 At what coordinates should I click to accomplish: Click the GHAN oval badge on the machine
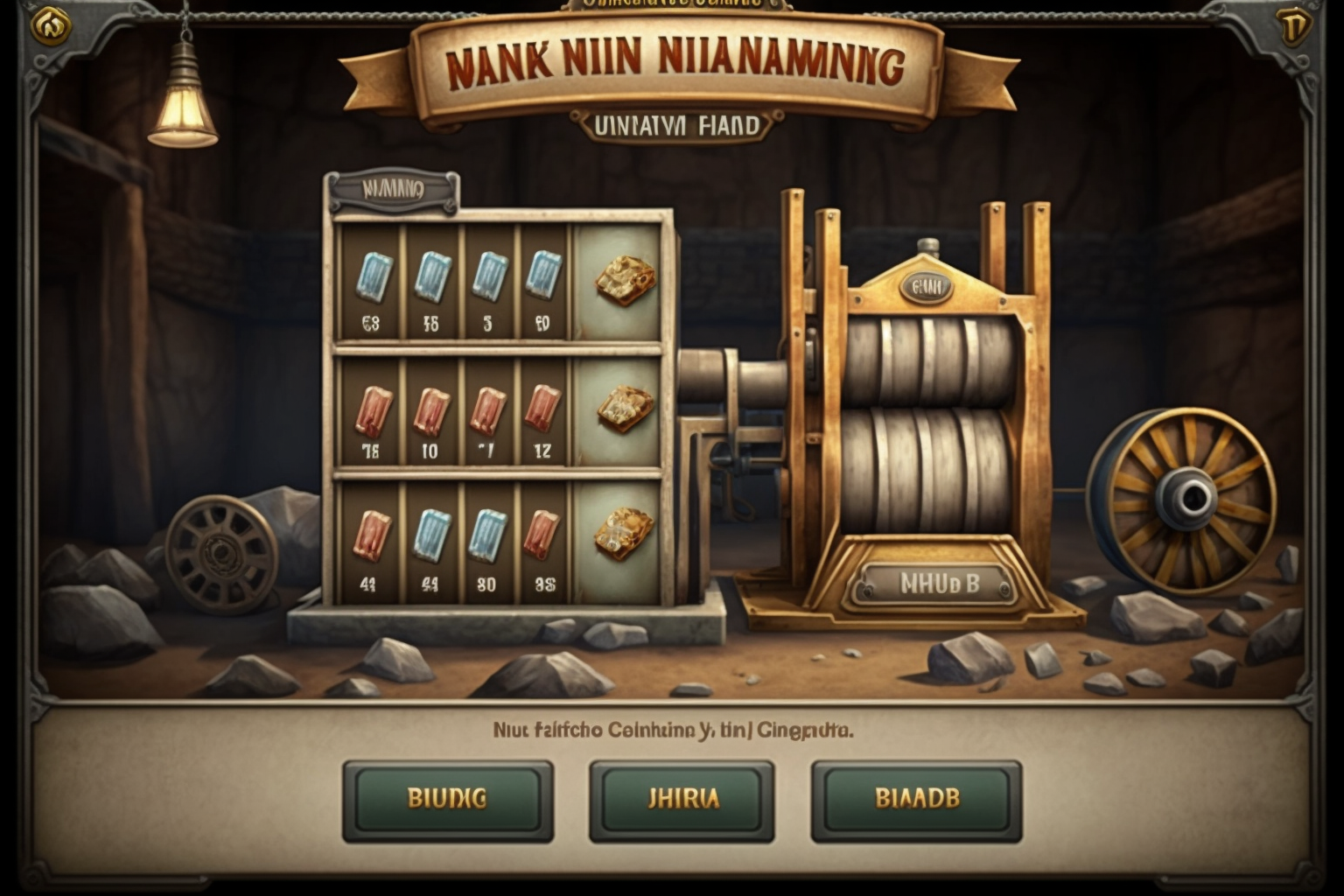[925, 284]
